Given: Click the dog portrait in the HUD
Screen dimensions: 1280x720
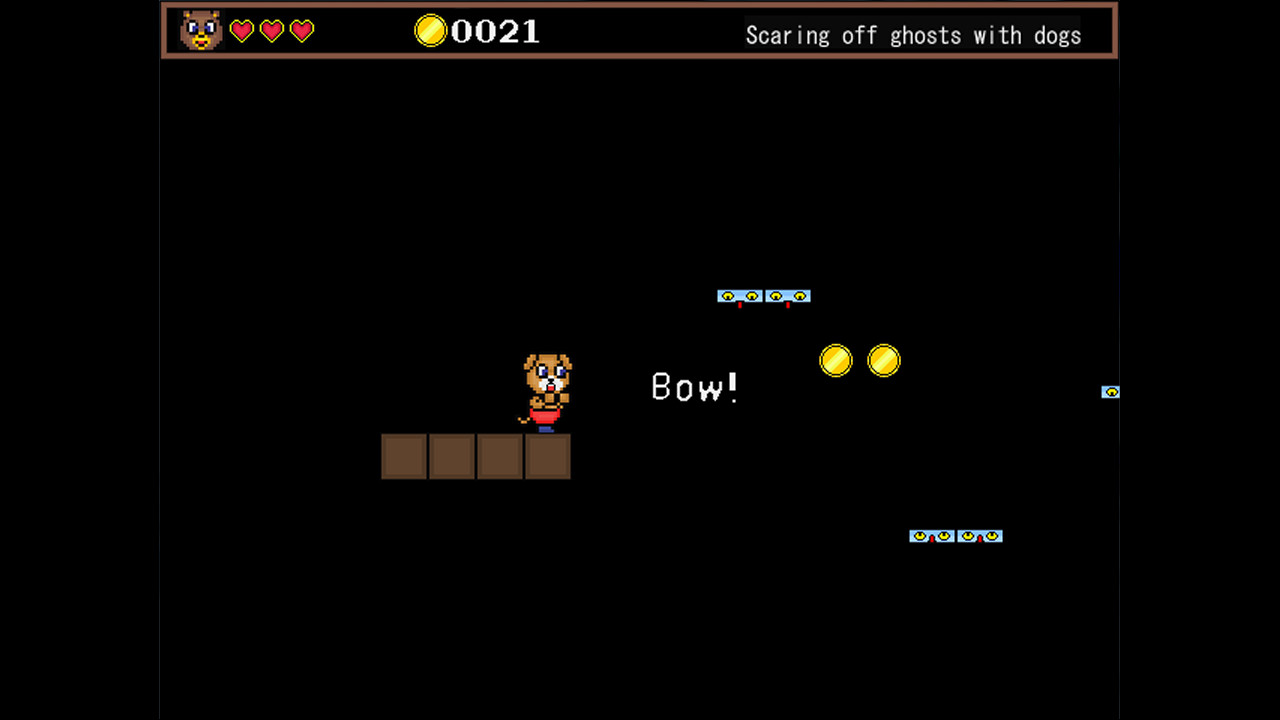Looking at the screenshot, I should [x=199, y=31].
